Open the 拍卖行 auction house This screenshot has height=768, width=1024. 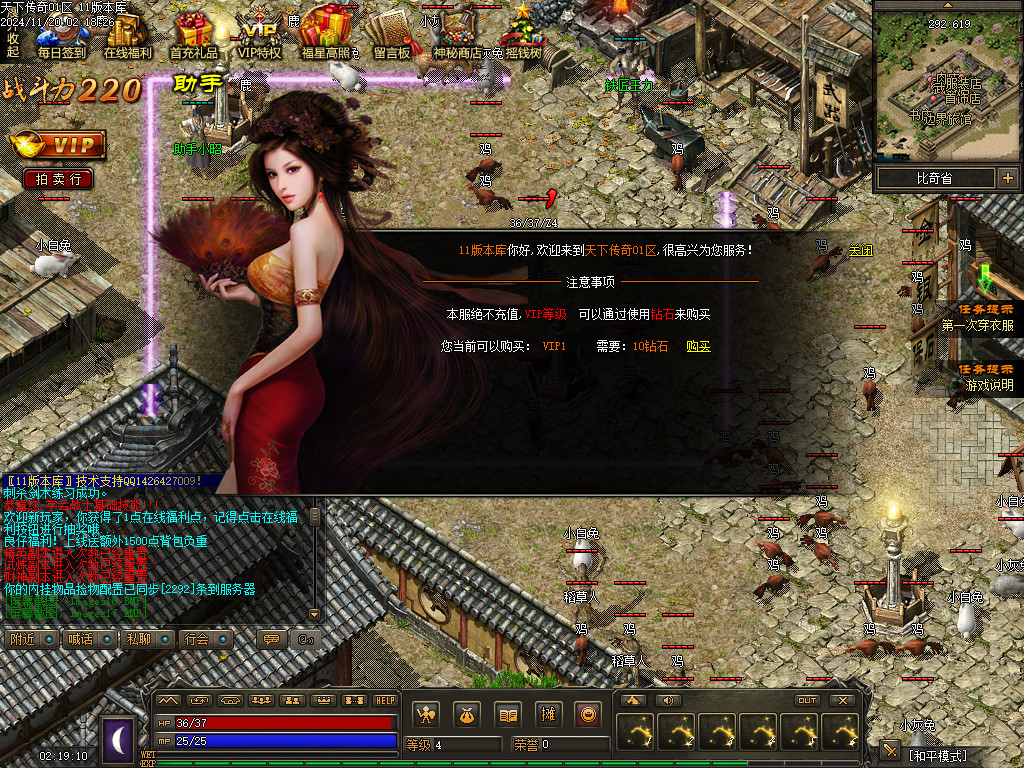58,179
